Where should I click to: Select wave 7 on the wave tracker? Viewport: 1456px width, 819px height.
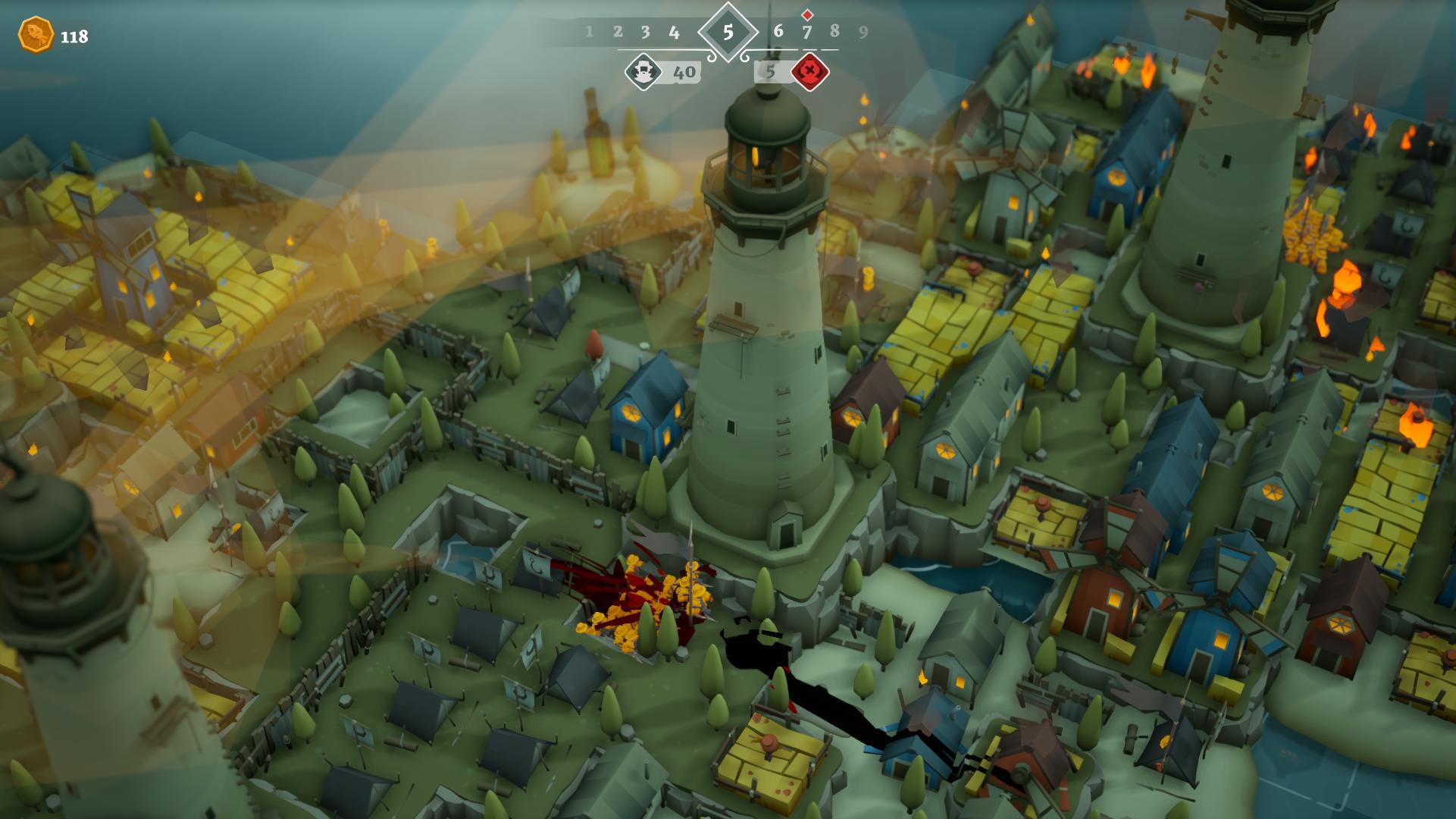[806, 32]
